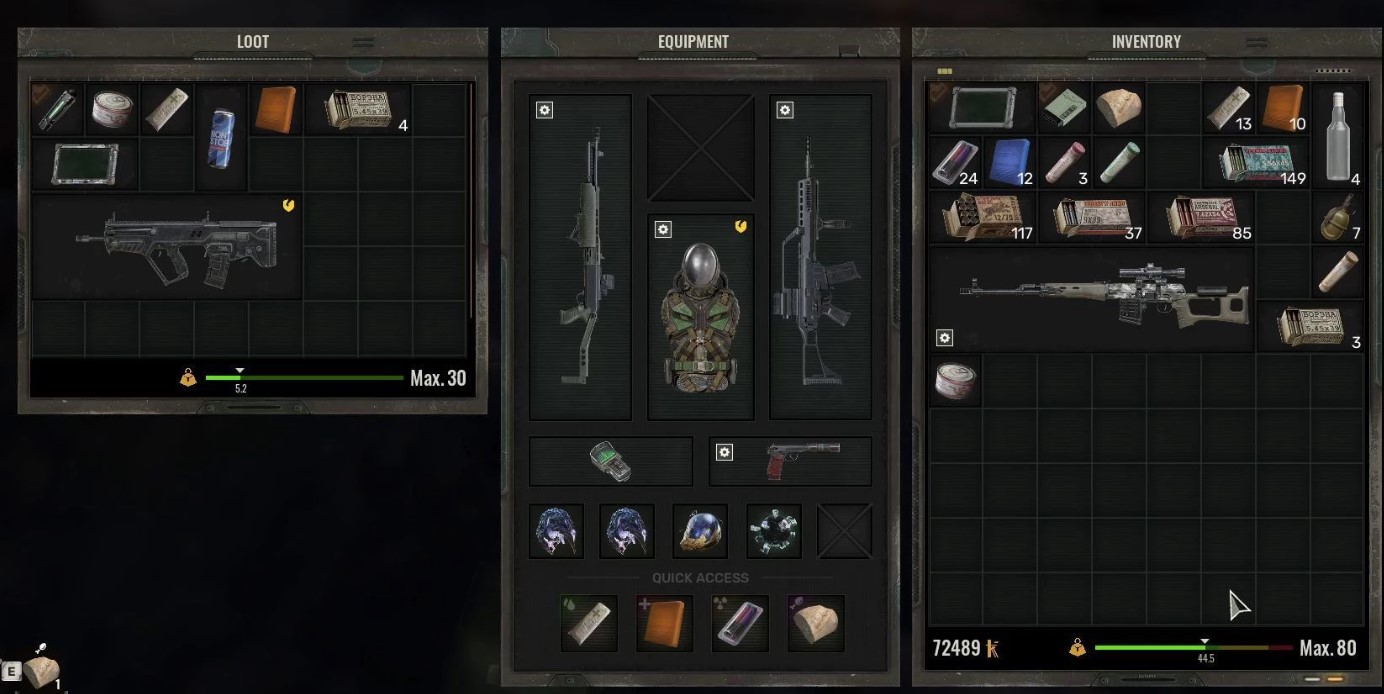Viewport: 1384px width, 694px height.
Task: Select the bullpup assault rifle in loot
Action: click(176, 246)
